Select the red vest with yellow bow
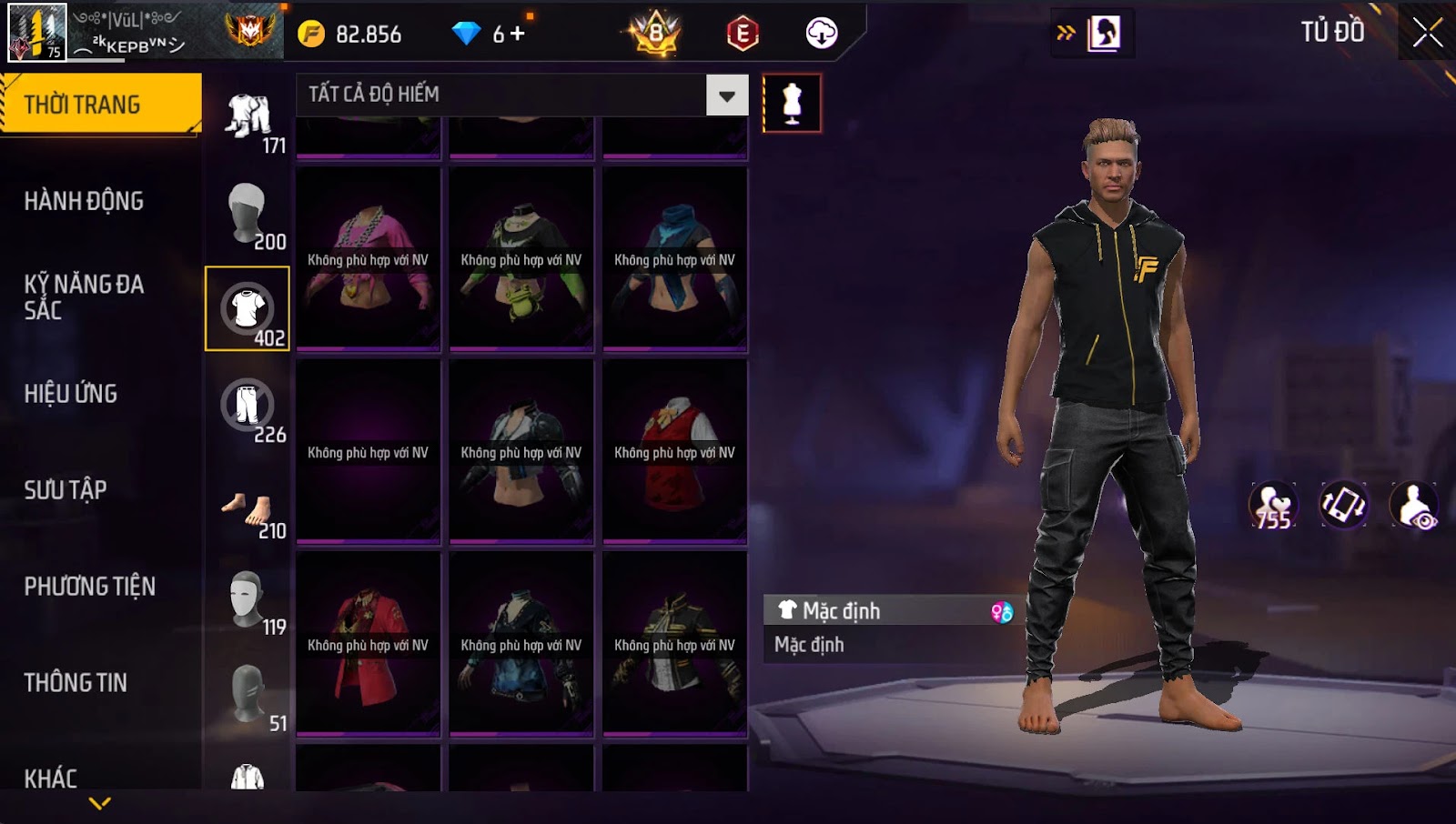Screen dimensions: 1456x824 pyautogui.click(x=674, y=452)
